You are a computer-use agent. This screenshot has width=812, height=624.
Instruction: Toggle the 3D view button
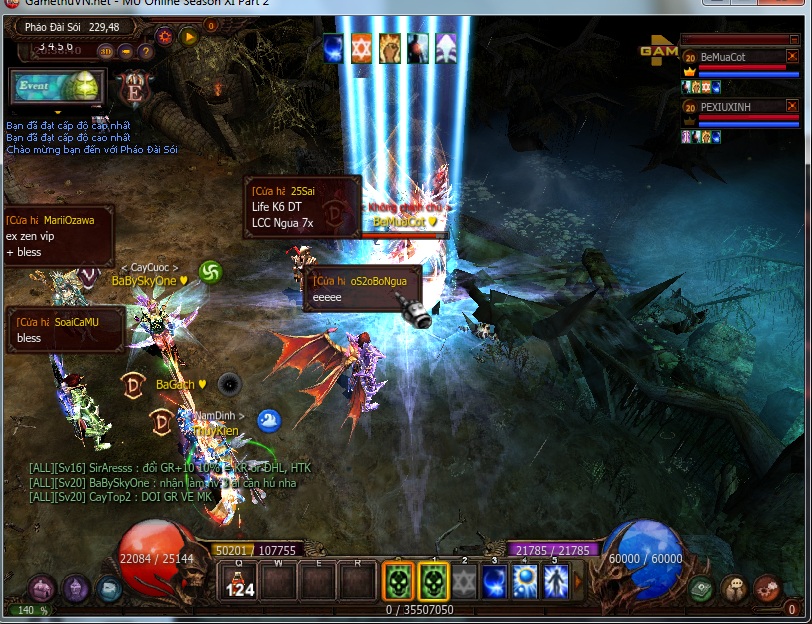coord(105,51)
